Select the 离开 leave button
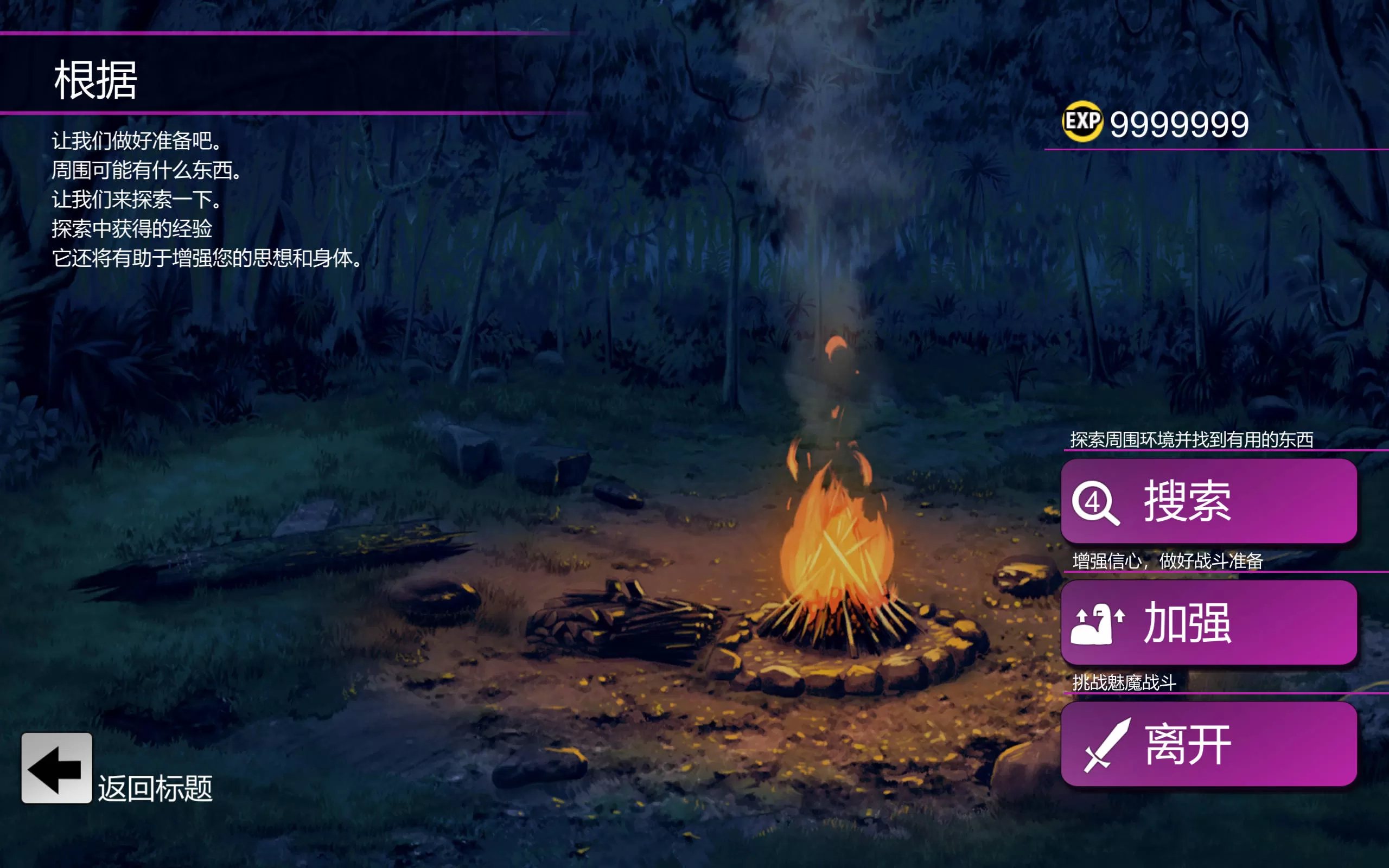The height and width of the screenshot is (868, 1389). (1209, 744)
